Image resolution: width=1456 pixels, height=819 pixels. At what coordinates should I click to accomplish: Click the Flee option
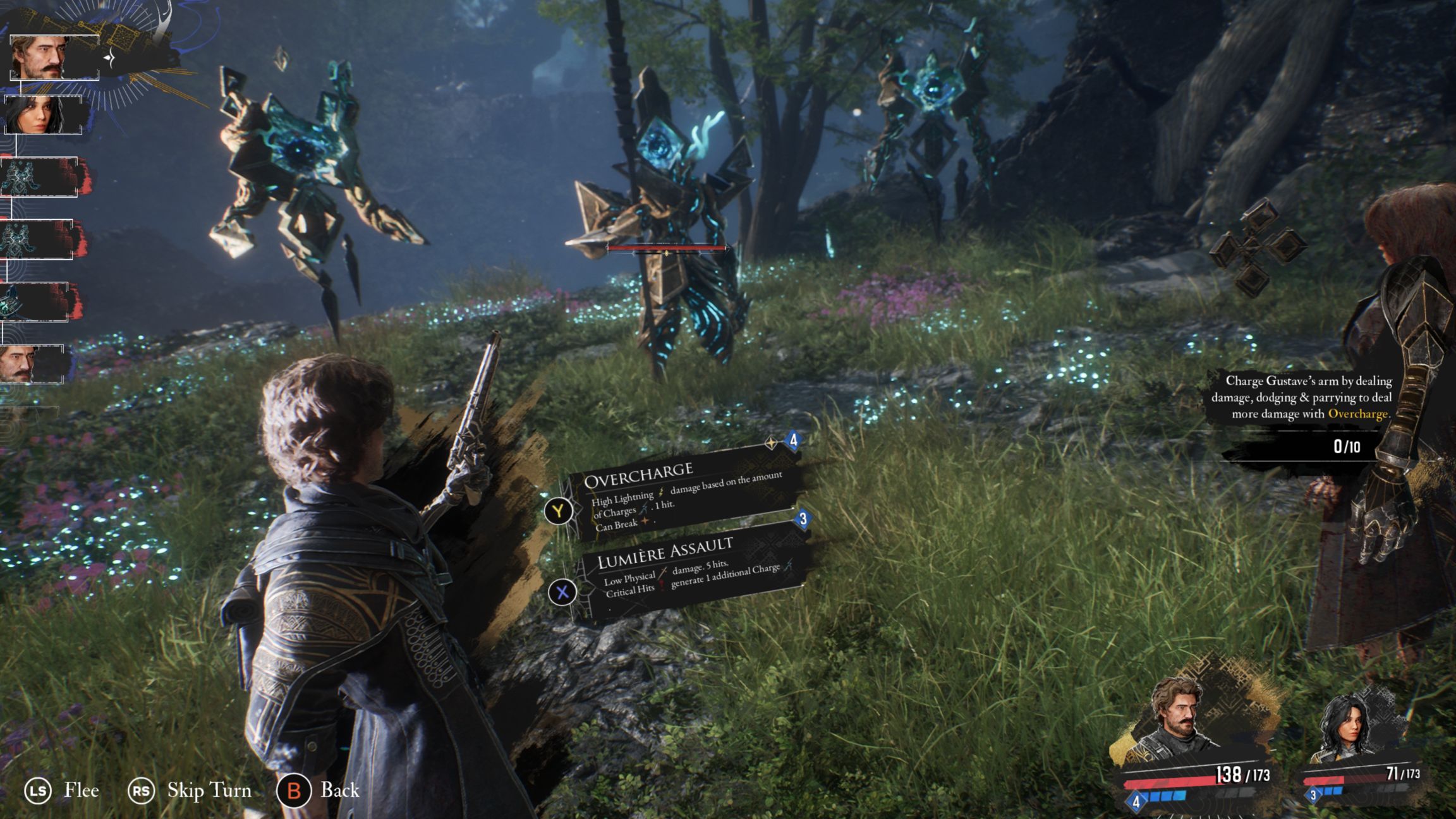pyautogui.click(x=81, y=791)
